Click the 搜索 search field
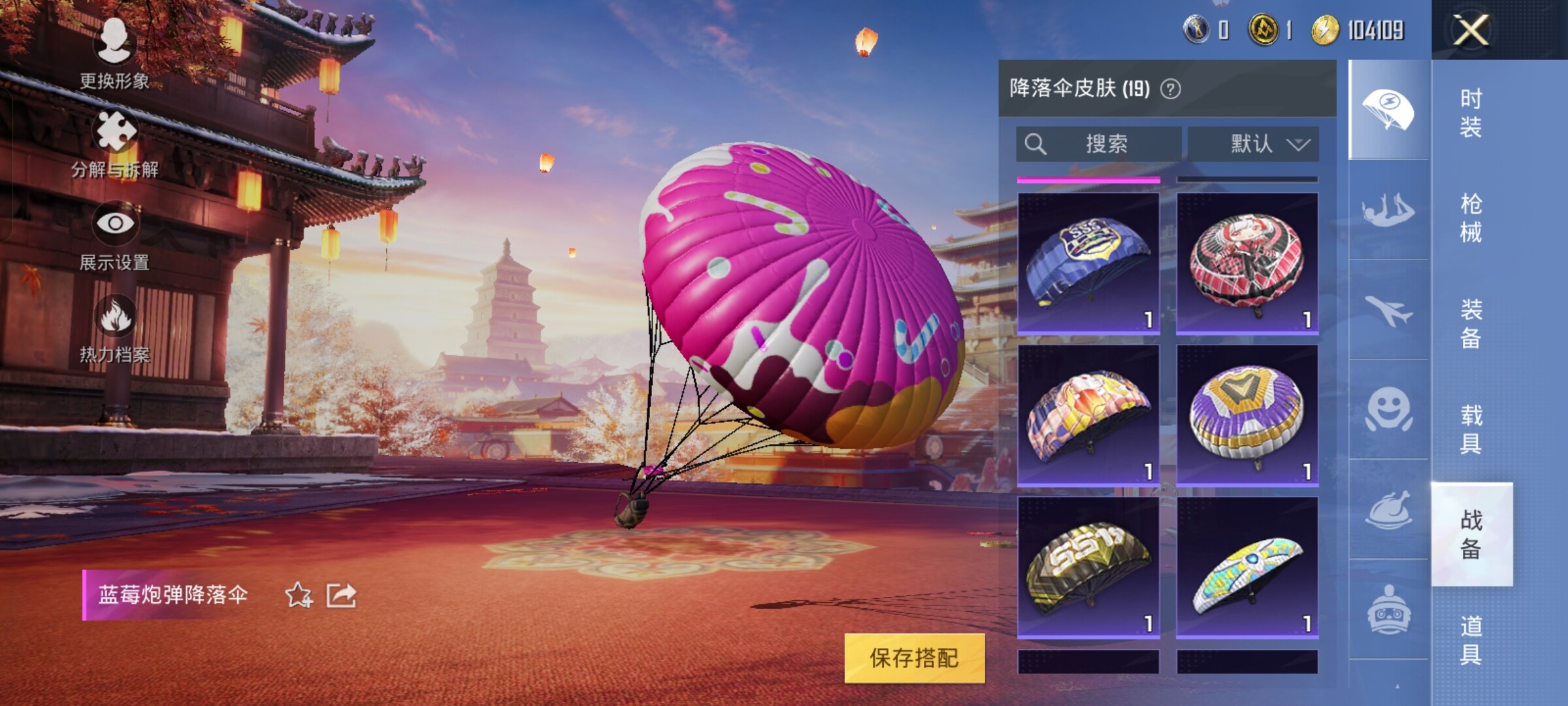The image size is (1568, 706). (1099, 144)
